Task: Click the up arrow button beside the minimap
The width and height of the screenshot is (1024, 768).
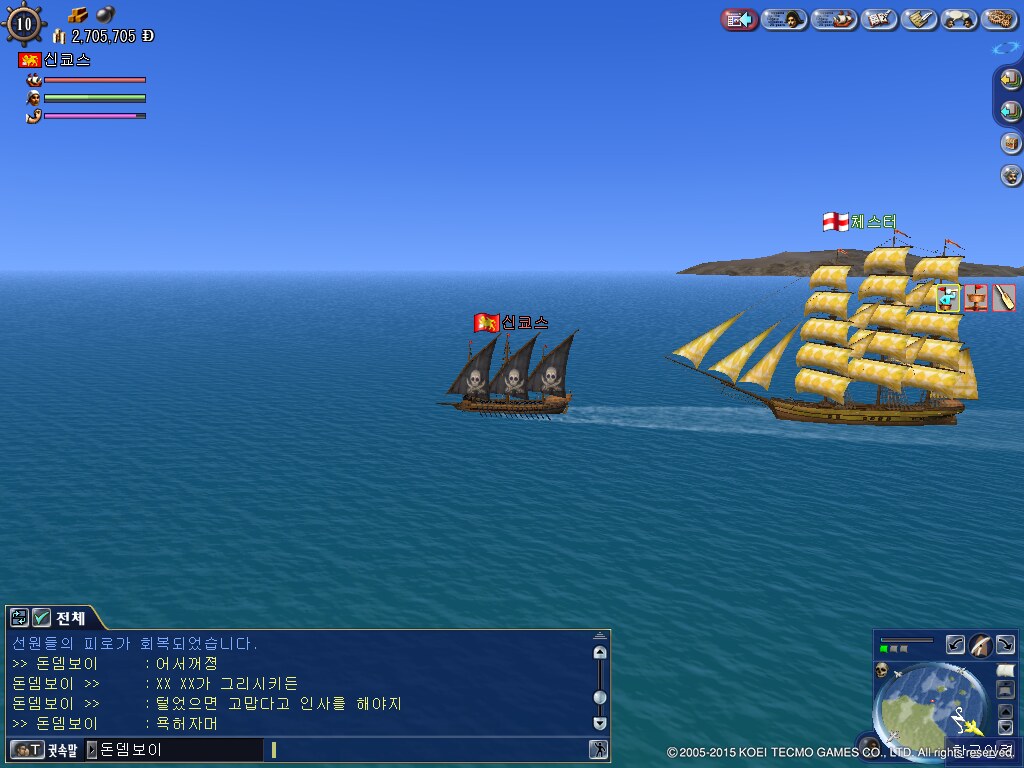Action: click(x=1005, y=711)
